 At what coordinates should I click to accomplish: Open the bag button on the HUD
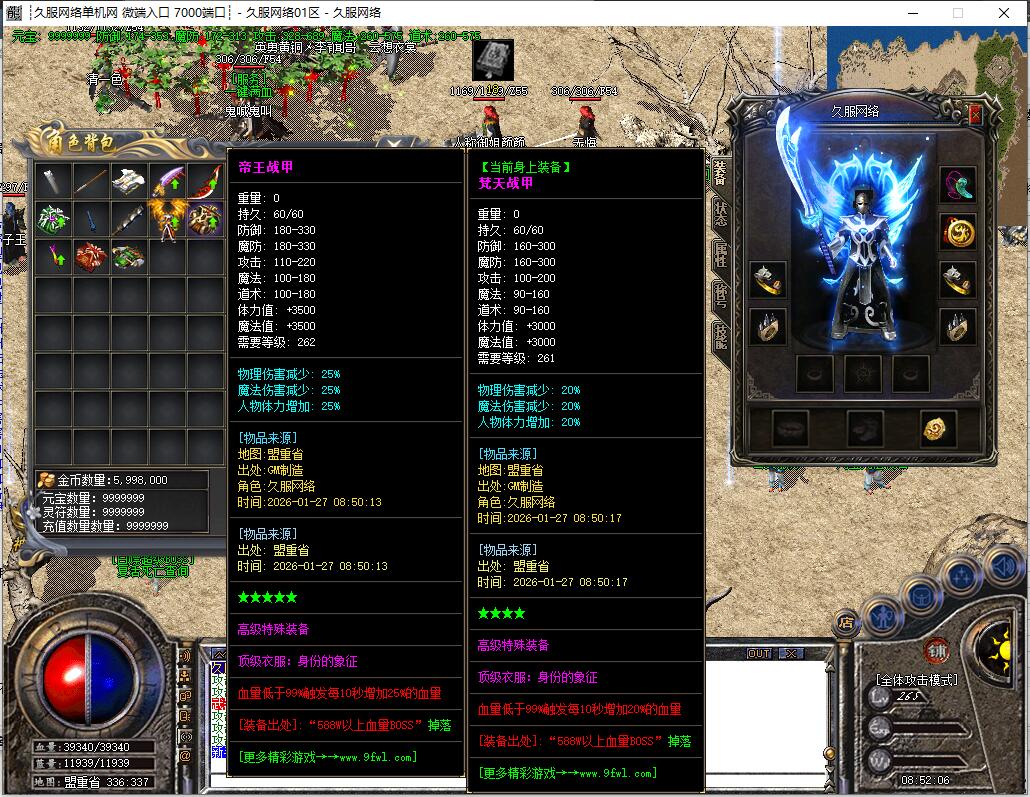point(921,598)
